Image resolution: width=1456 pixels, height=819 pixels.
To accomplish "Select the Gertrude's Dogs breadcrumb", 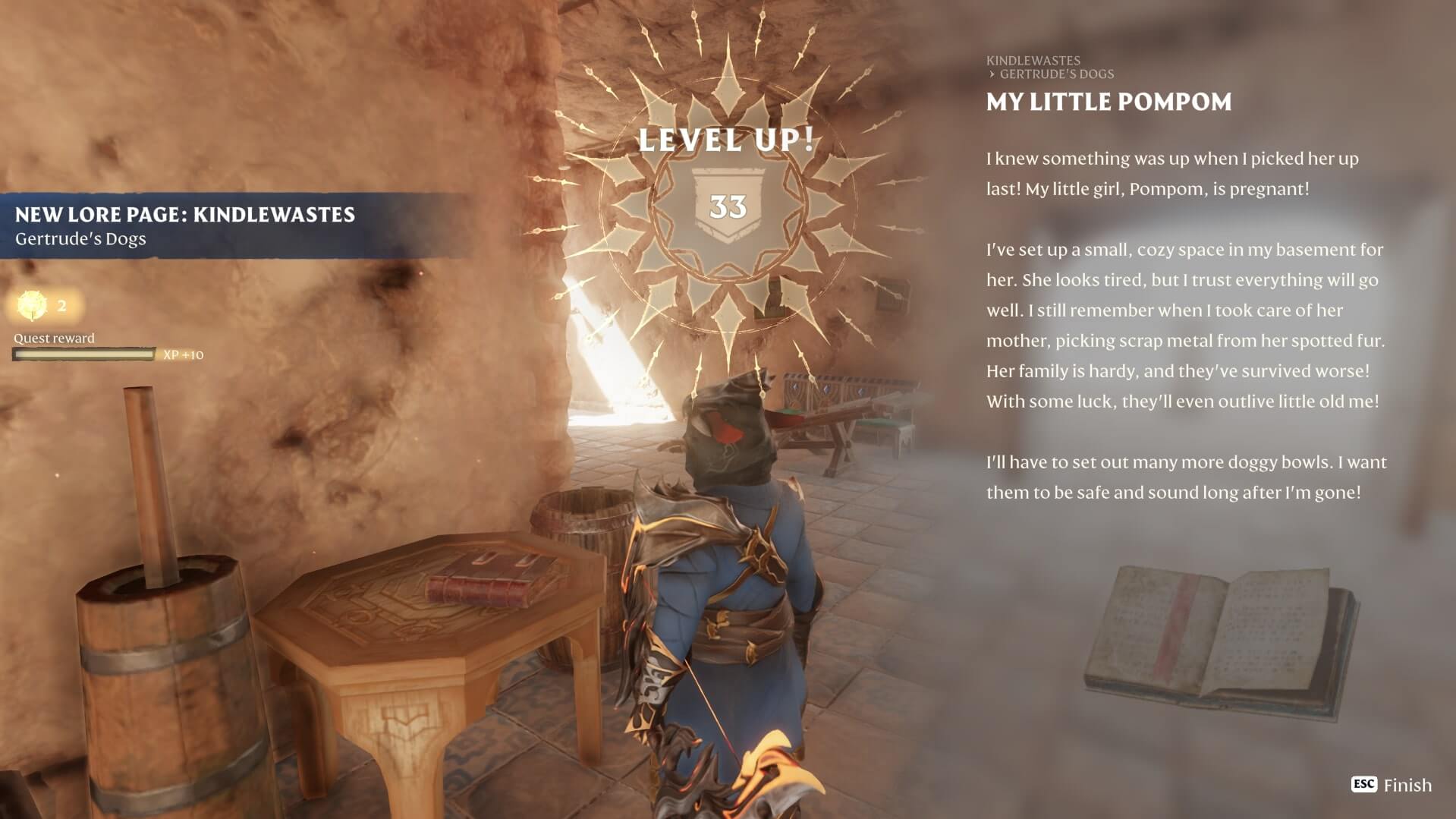I will (x=1056, y=74).
